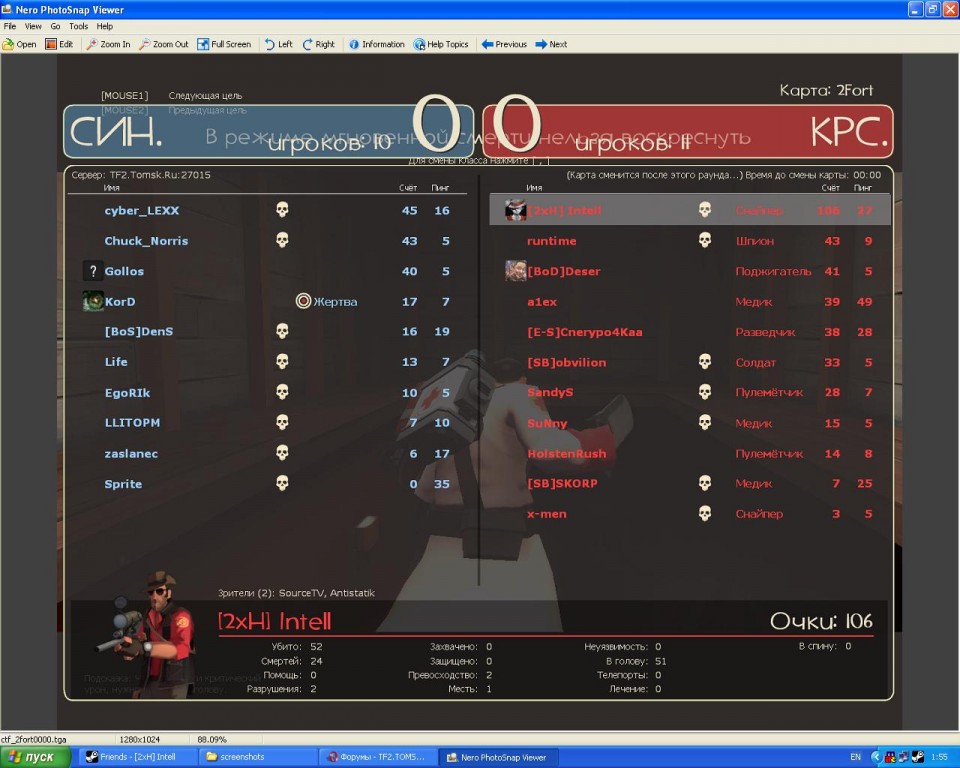Click Gollos's question mark avatar
Screen dimensions: 960x768
click(93, 271)
